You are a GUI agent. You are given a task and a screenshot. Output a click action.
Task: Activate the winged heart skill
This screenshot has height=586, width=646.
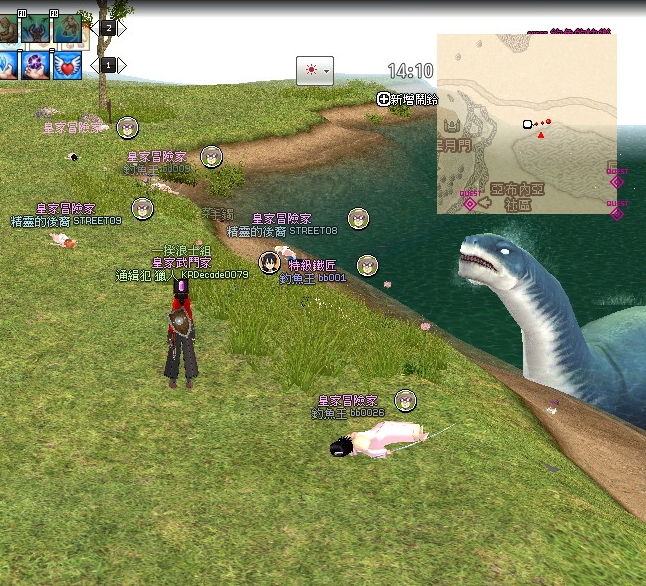(x=68, y=65)
